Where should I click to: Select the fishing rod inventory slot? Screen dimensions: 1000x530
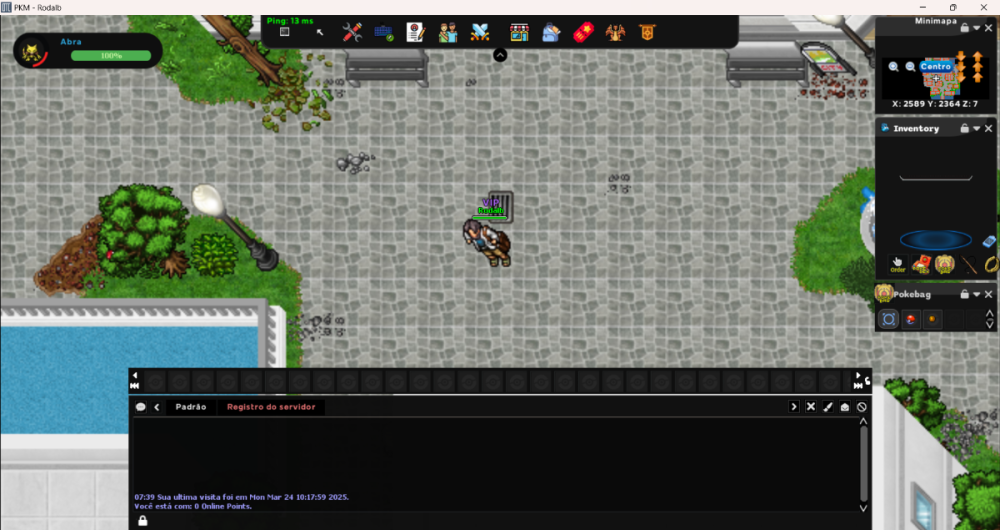[x=968, y=265]
